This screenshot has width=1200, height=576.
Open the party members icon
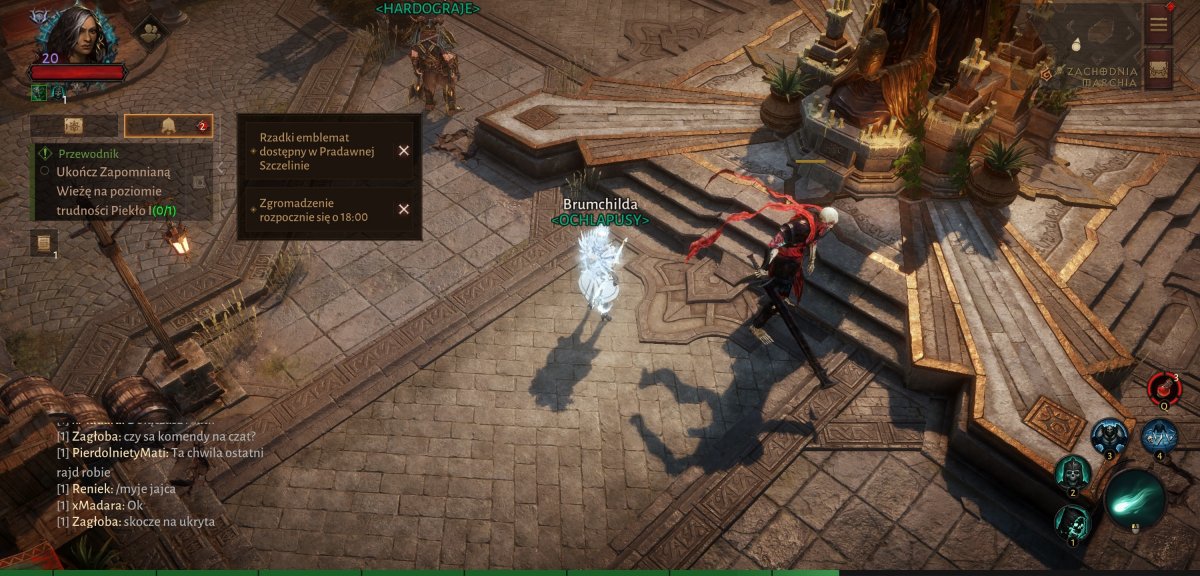tap(149, 31)
